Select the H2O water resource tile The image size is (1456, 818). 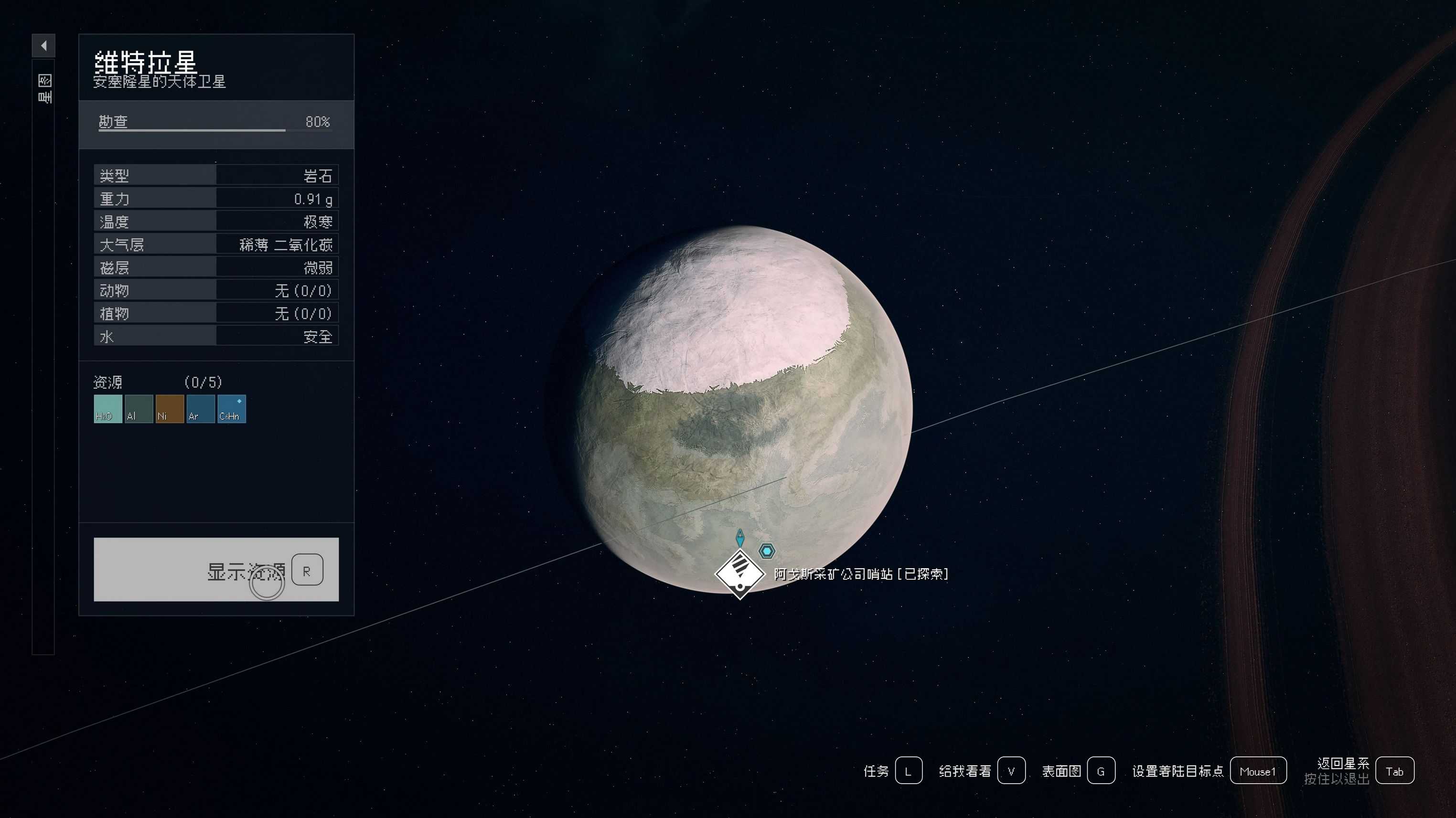point(107,408)
